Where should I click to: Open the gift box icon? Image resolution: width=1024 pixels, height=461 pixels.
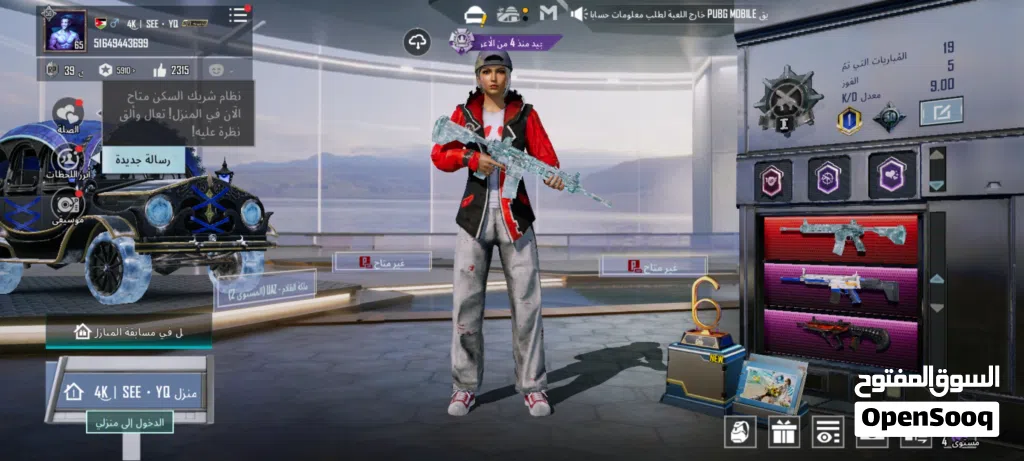[784, 431]
